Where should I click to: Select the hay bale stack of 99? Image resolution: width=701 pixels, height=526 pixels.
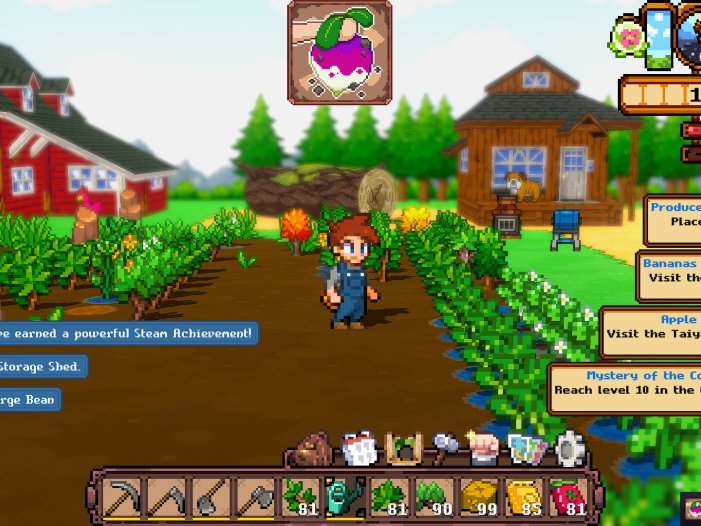[479, 497]
